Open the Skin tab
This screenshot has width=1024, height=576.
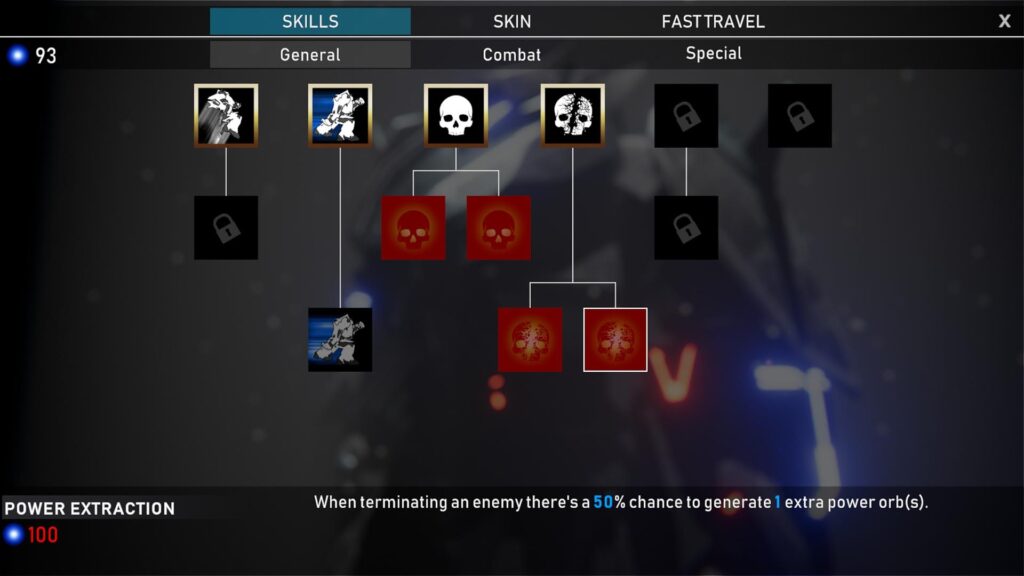point(512,21)
